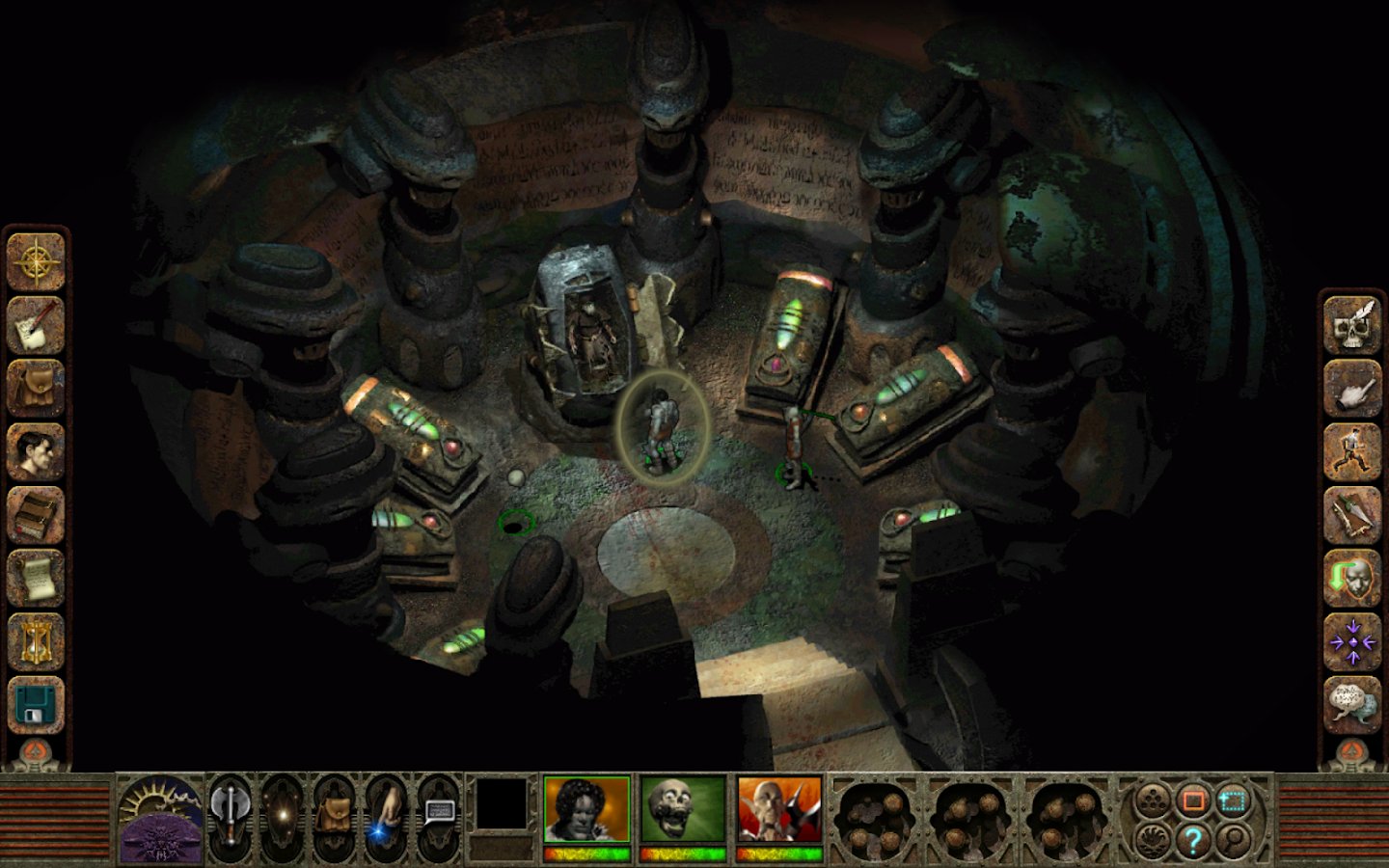Click the mask with green arrow icon
This screenshot has height=868, width=1389.
1352,578
